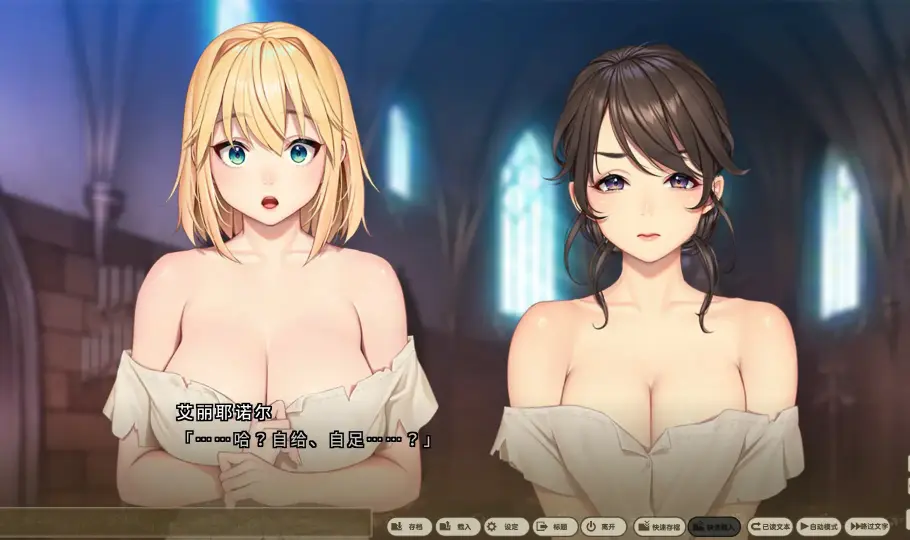Return to title via 标题 button
This screenshot has height=540, width=910.
pos(555,526)
